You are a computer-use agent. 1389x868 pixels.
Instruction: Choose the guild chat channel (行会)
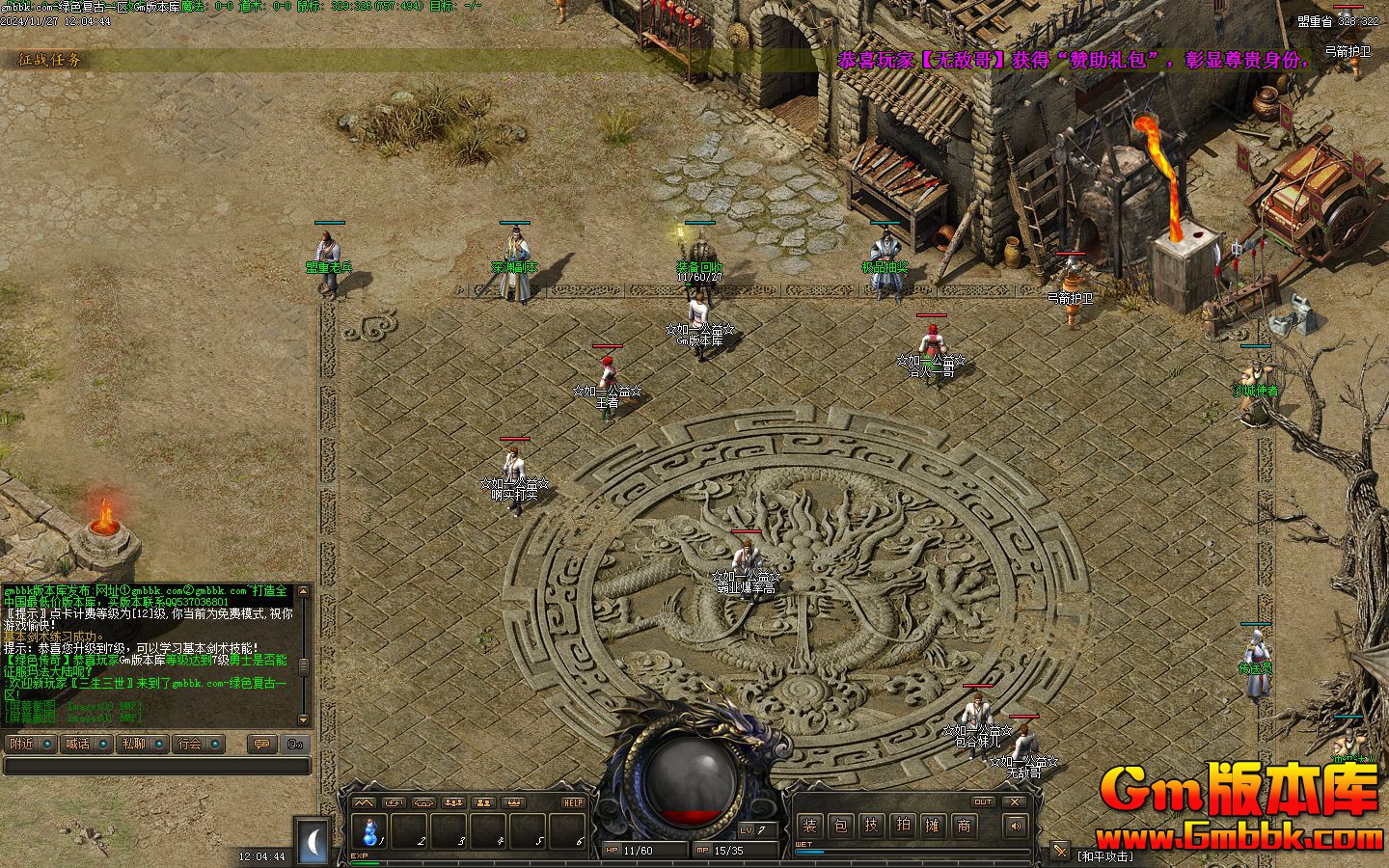click(197, 744)
